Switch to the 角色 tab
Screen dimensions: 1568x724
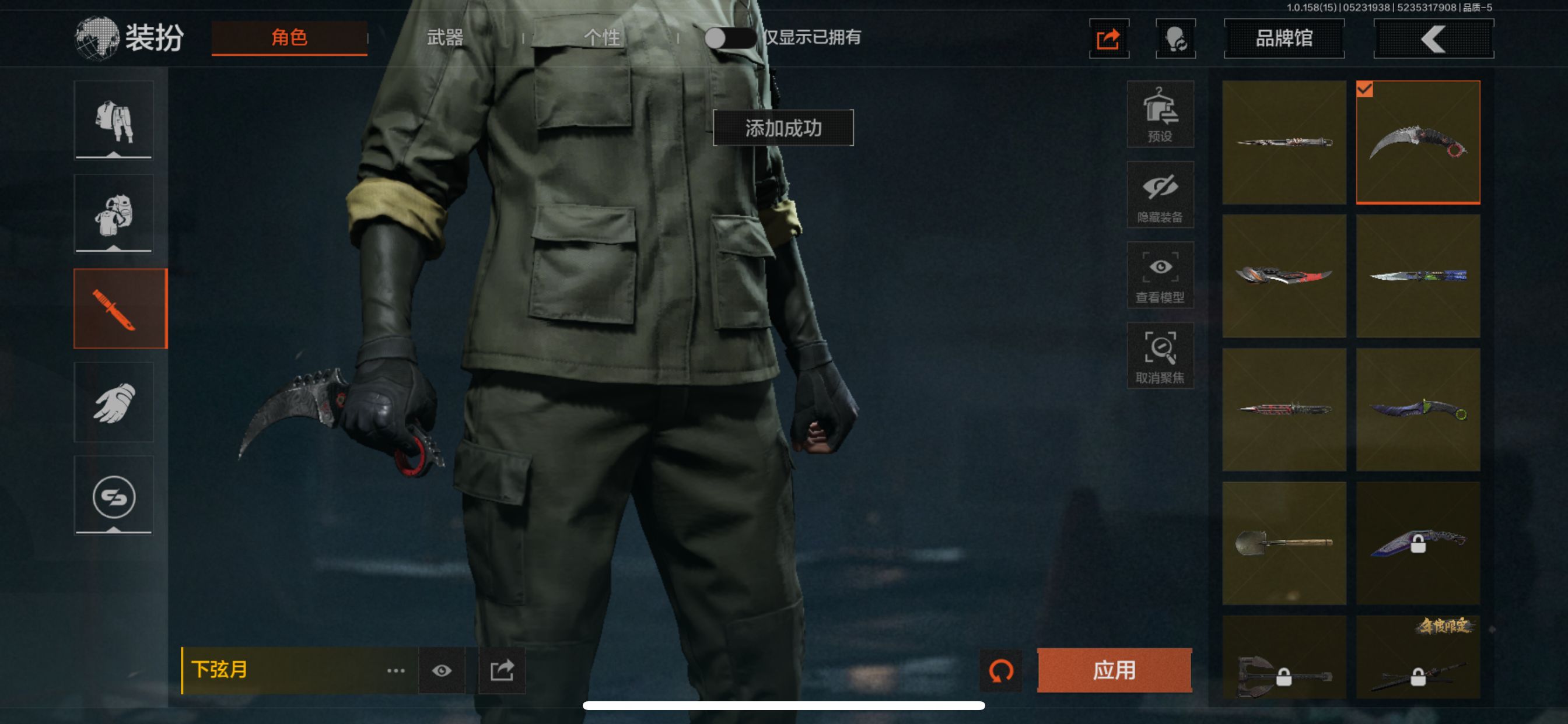coord(289,38)
